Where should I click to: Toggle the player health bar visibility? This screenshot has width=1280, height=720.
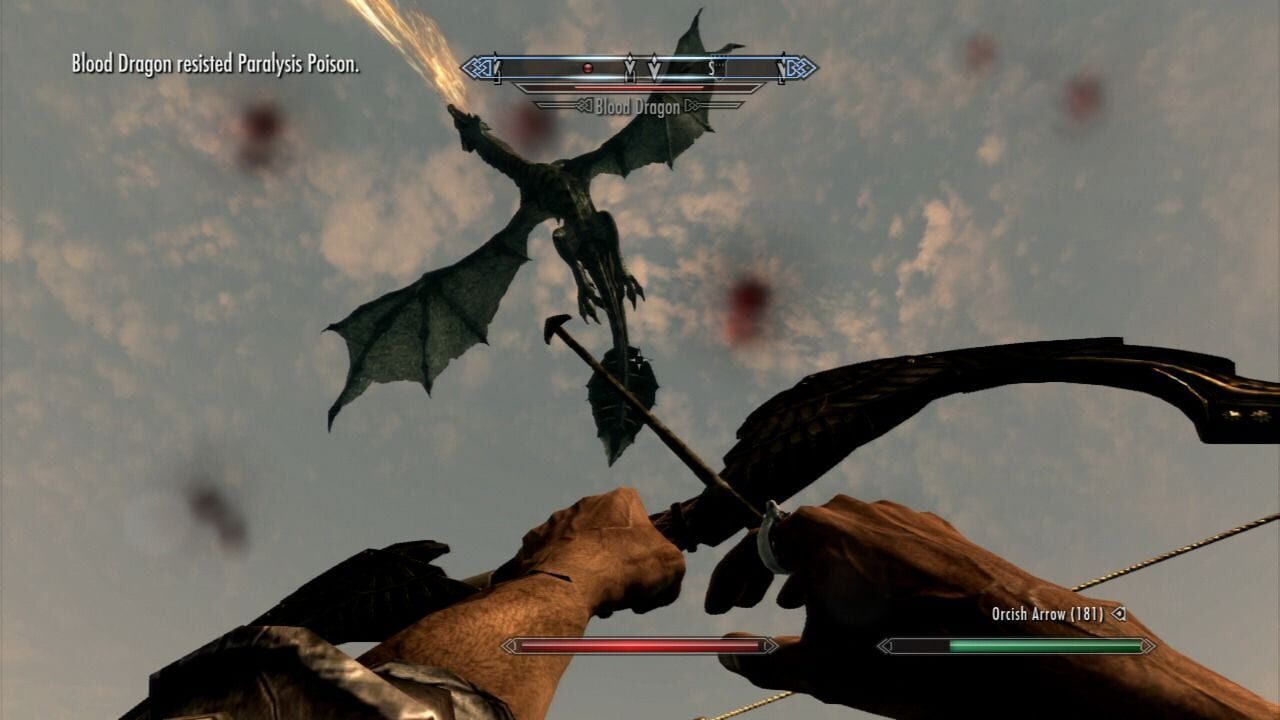[x=640, y=648]
